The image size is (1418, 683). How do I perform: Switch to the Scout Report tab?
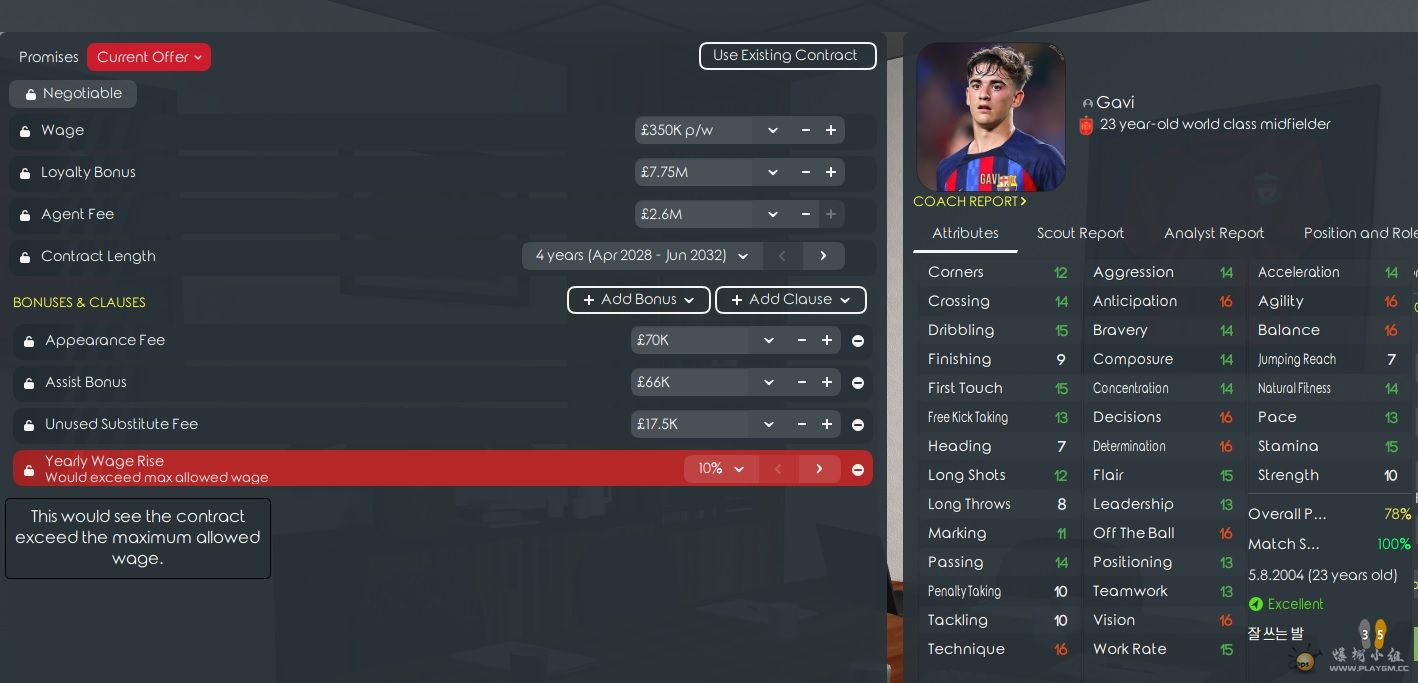pyautogui.click(x=1080, y=233)
